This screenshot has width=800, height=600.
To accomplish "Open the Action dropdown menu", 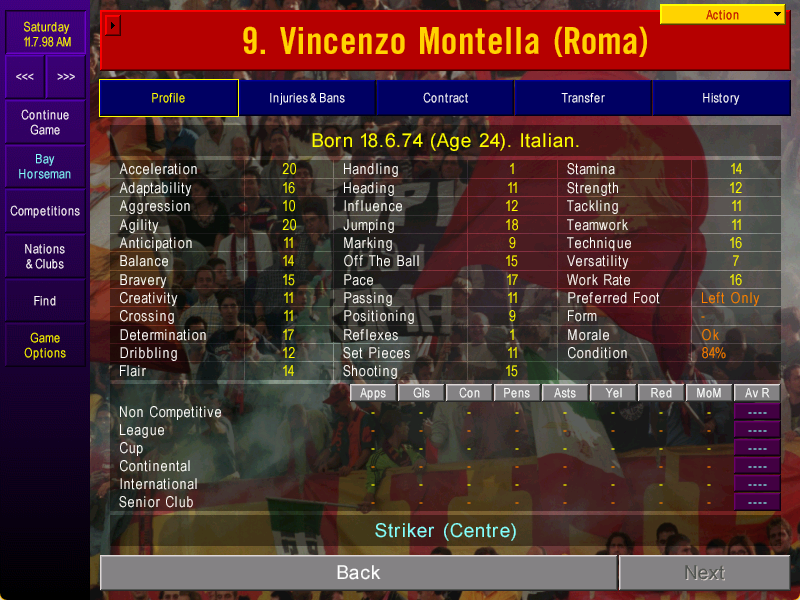I will (723, 15).
